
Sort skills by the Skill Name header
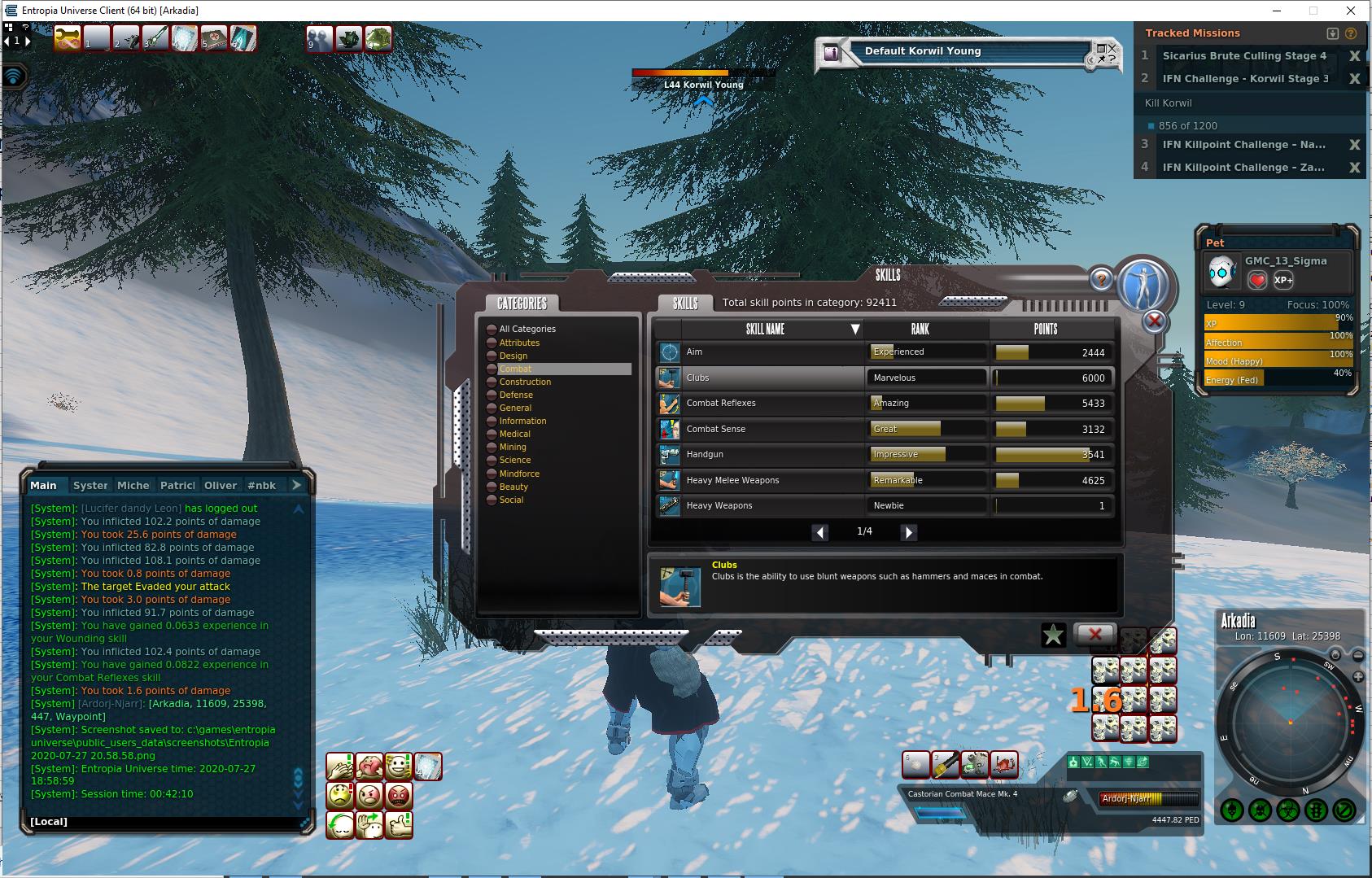tap(765, 329)
